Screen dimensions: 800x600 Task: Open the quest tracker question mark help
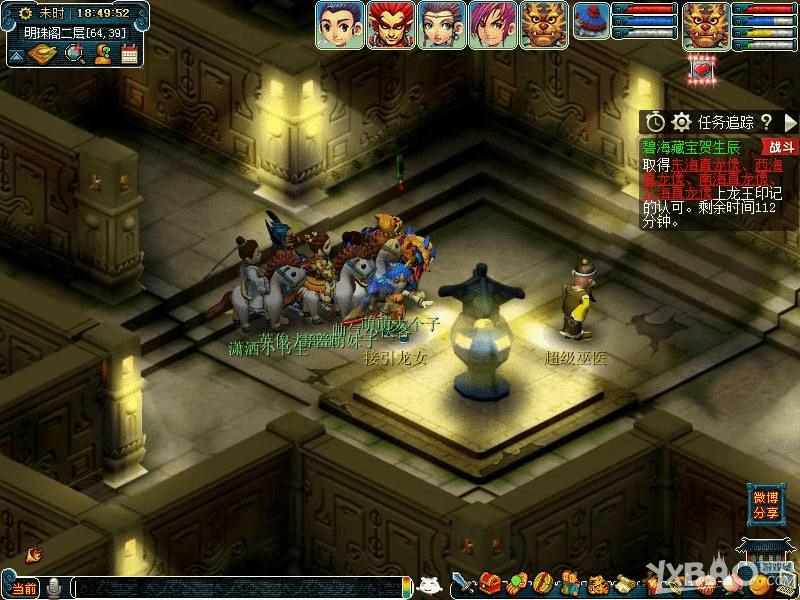(766, 122)
